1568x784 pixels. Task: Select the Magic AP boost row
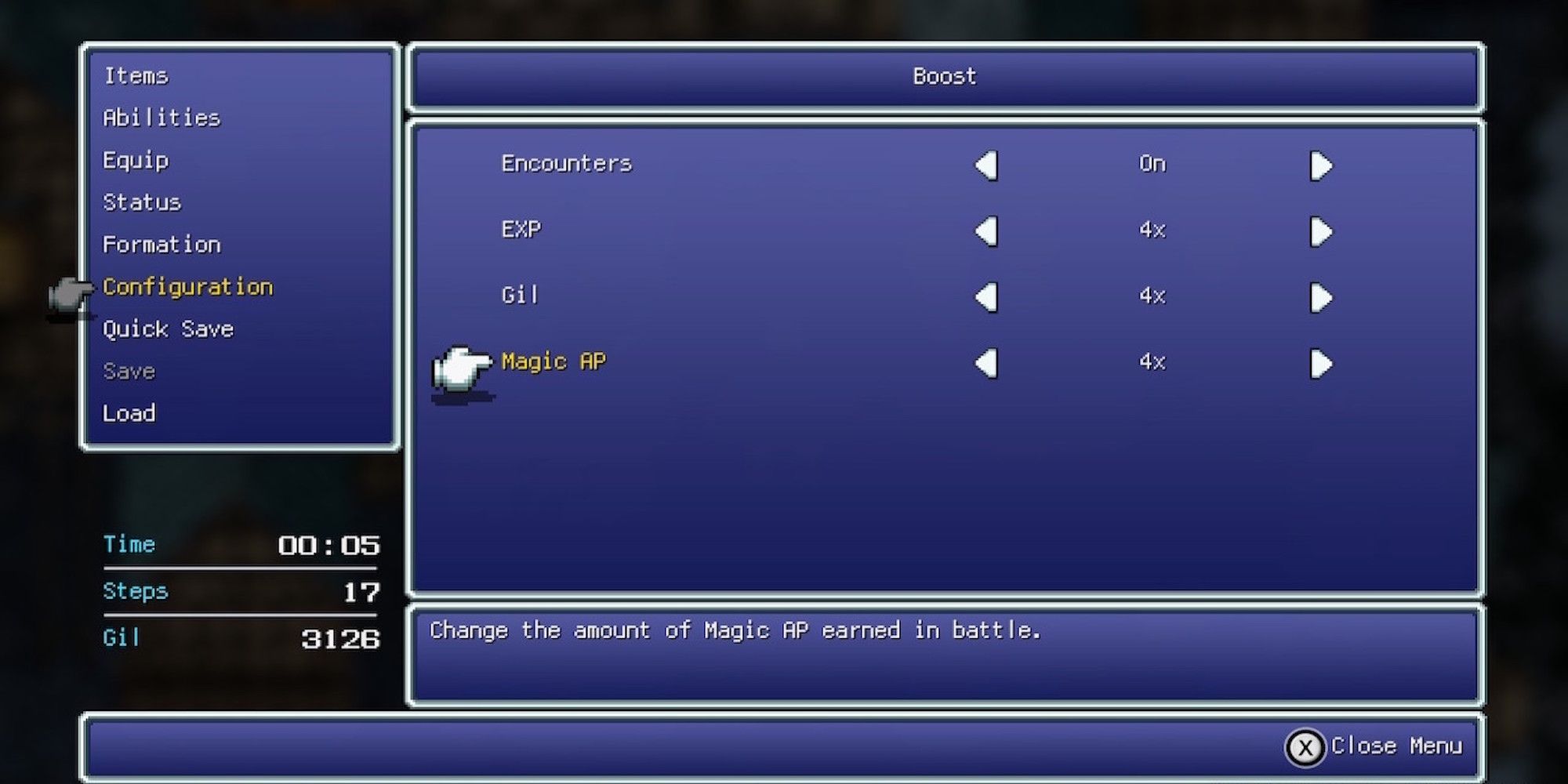point(554,361)
